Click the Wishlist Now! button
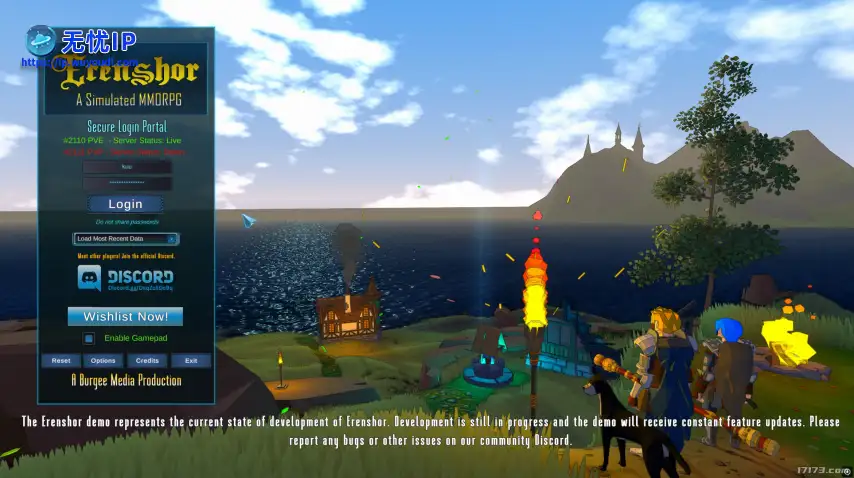 (125, 317)
